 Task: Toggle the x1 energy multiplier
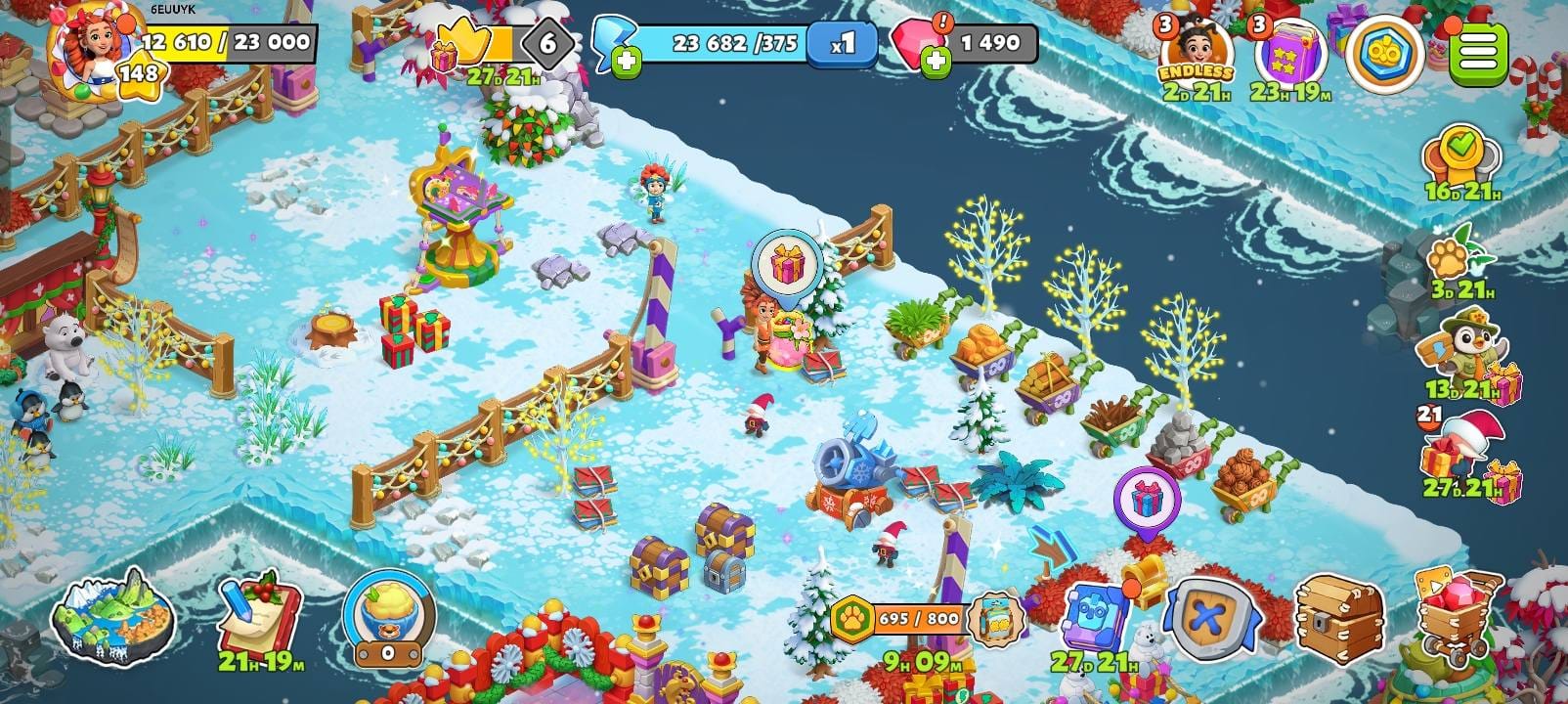click(841, 43)
